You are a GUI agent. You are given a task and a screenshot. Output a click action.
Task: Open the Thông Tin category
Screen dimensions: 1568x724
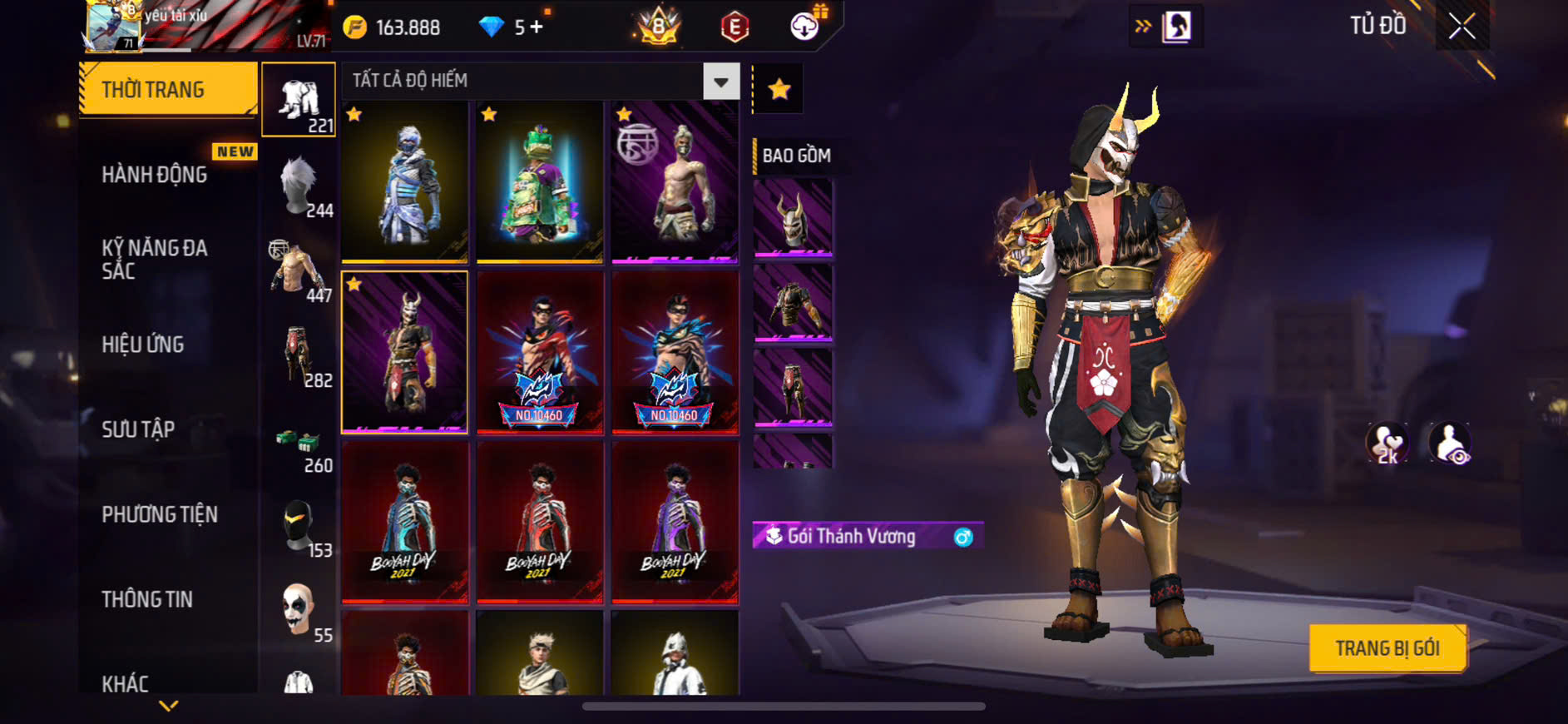click(x=147, y=599)
